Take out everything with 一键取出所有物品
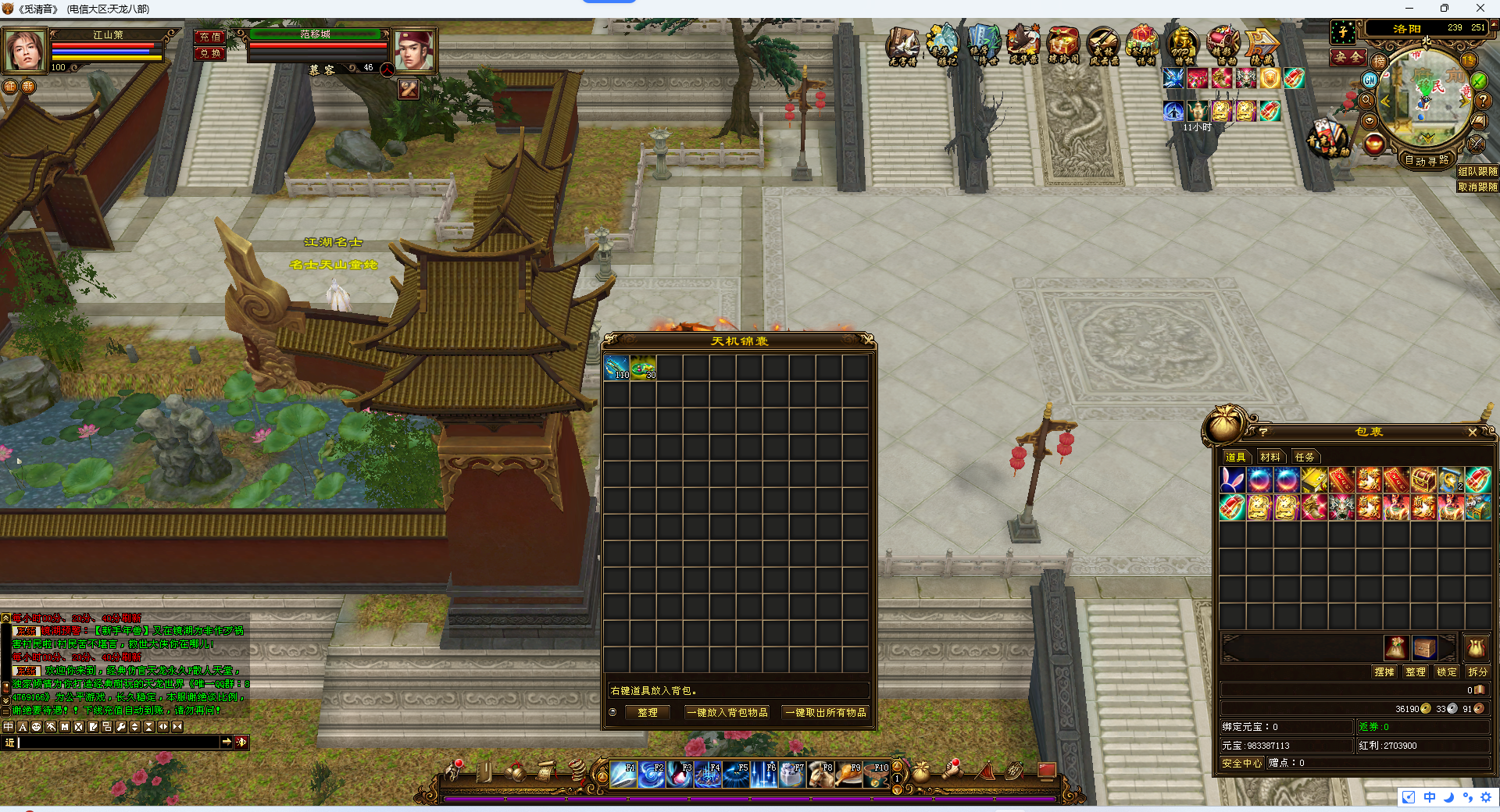The width and height of the screenshot is (1500, 812). tap(826, 712)
